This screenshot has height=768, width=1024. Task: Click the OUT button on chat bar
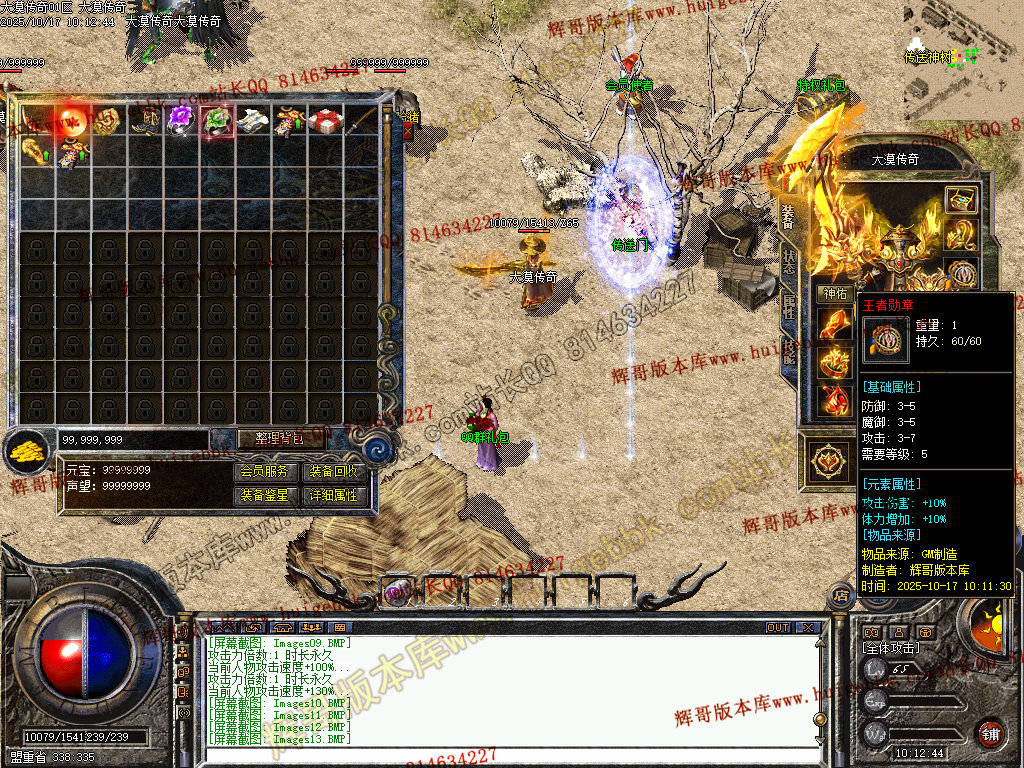(778, 628)
